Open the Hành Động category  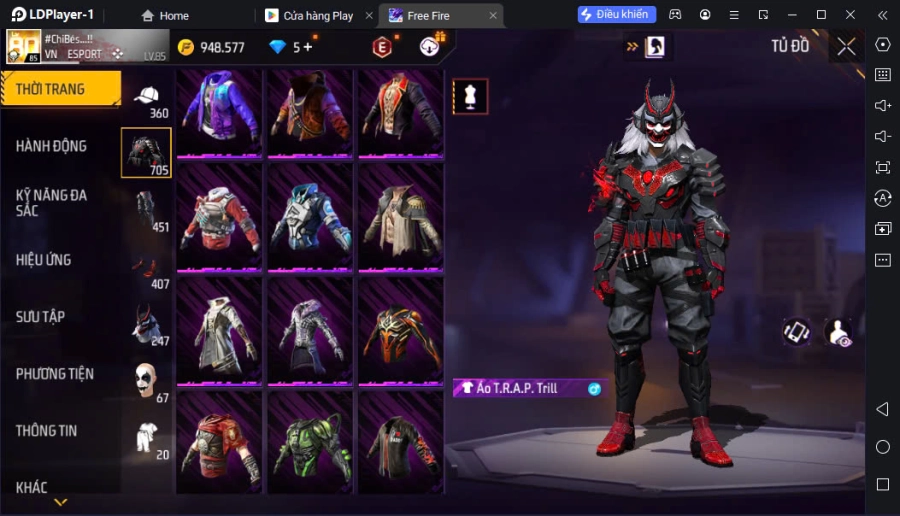point(51,146)
